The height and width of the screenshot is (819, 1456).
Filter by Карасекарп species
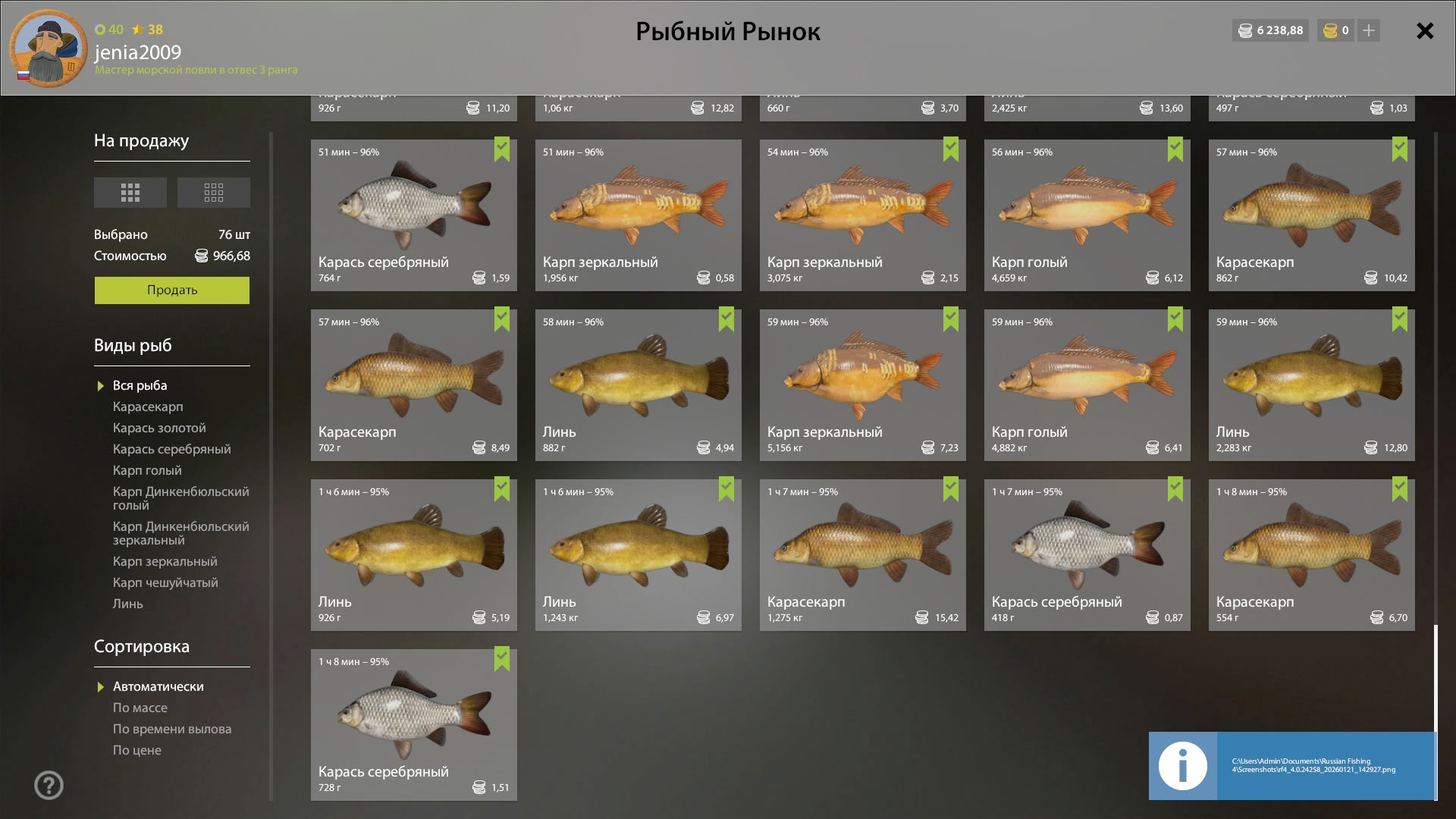click(148, 407)
